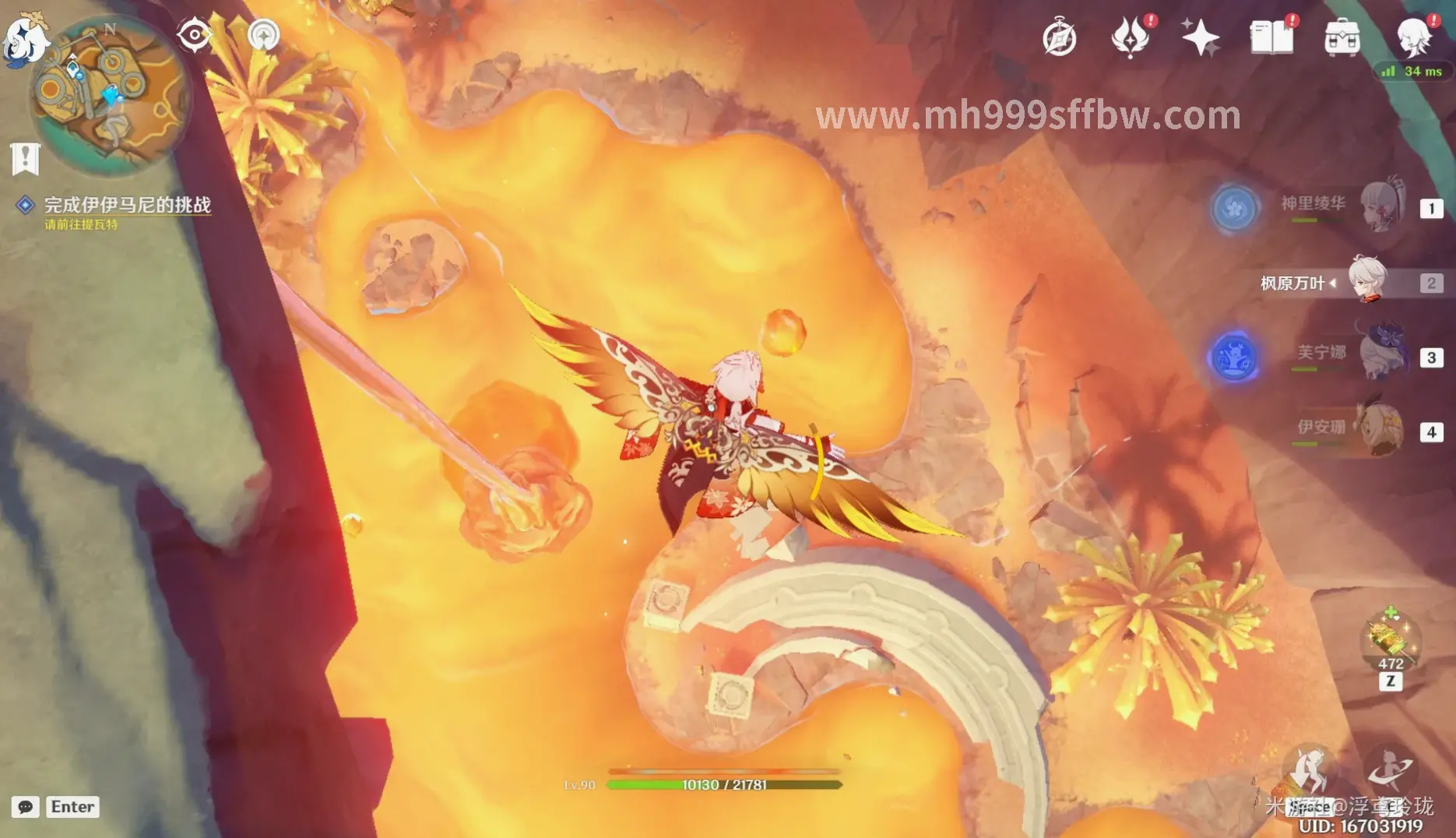The height and width of the screenshot is (838, 1456).
Task: Switch to party member 芙宁娜
Action: tap(1380, 356)
